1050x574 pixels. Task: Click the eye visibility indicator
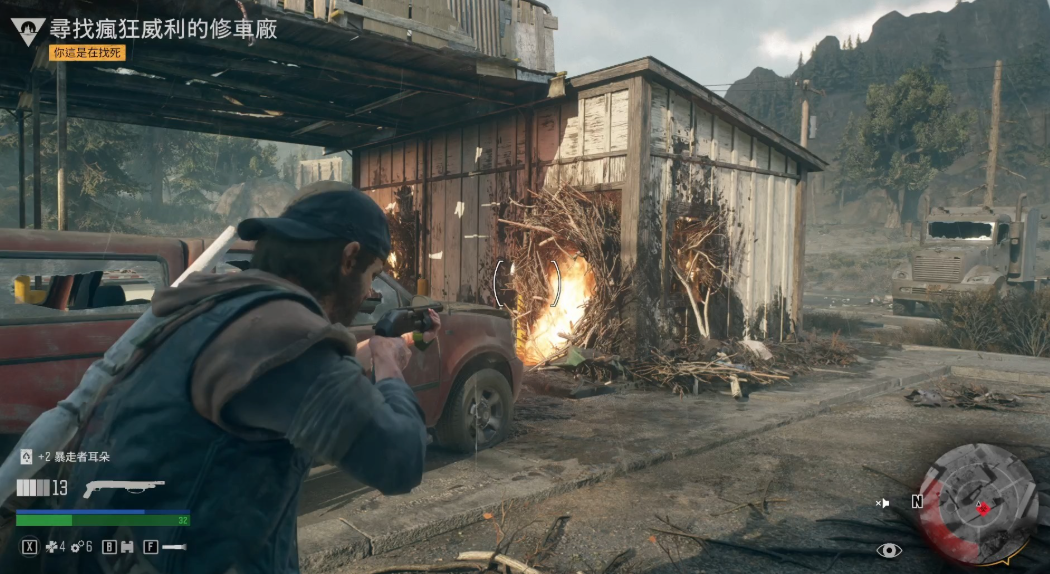pyautogui.click(x=888, y=550)
